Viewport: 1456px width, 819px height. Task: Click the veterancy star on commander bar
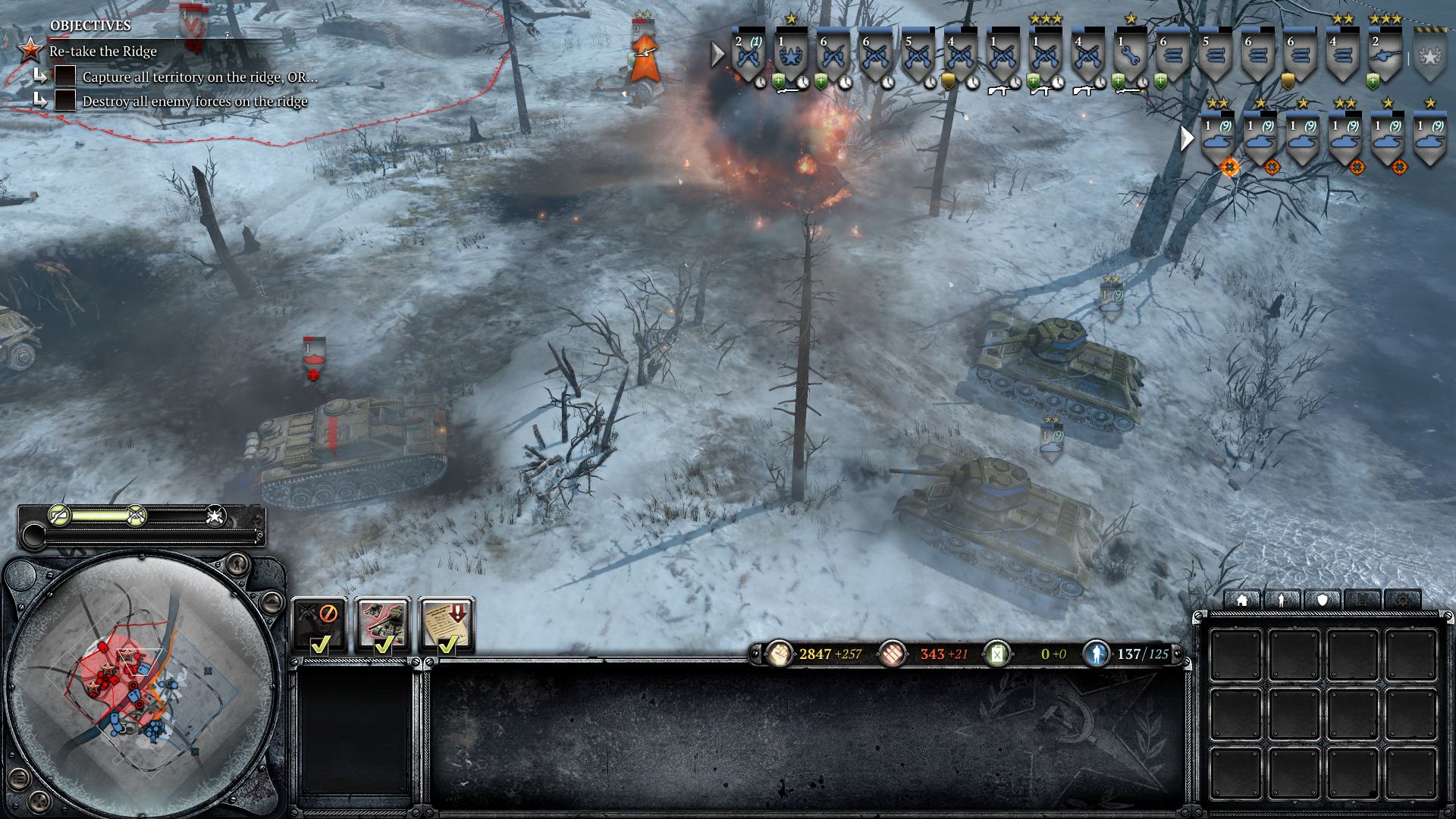point(215,516)
